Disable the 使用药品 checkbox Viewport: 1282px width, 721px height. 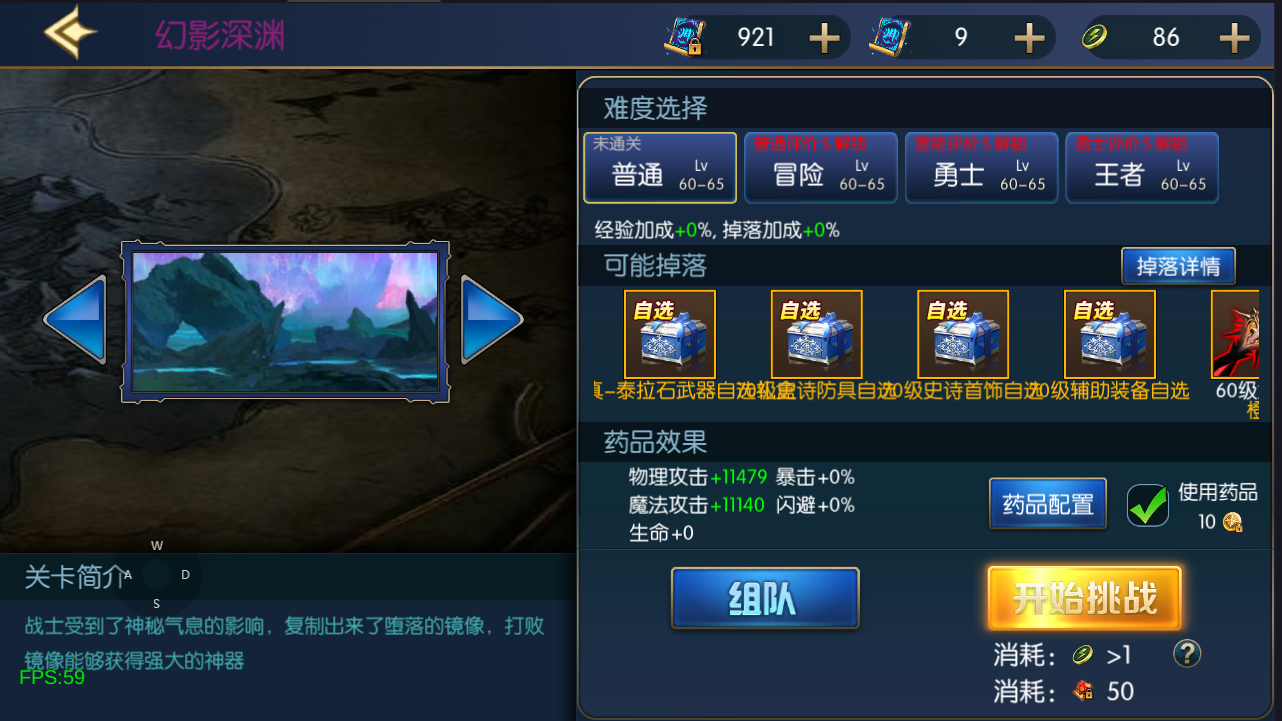1147,505
